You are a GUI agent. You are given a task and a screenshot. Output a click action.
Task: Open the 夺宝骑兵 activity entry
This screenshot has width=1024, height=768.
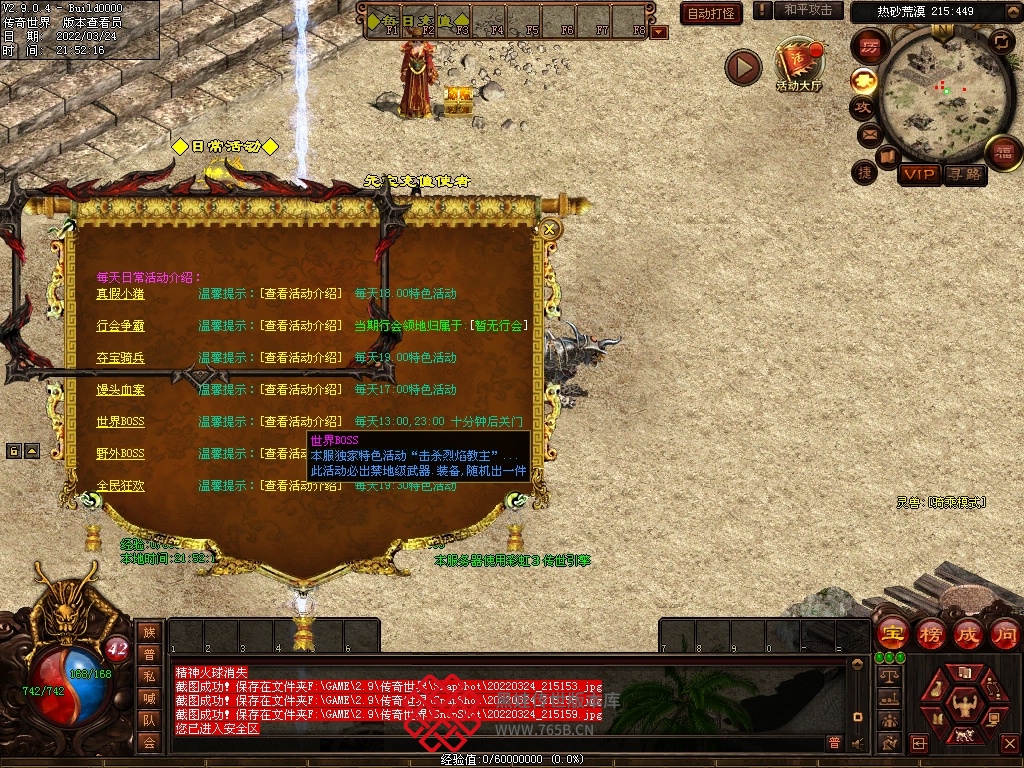pos(120,358)
